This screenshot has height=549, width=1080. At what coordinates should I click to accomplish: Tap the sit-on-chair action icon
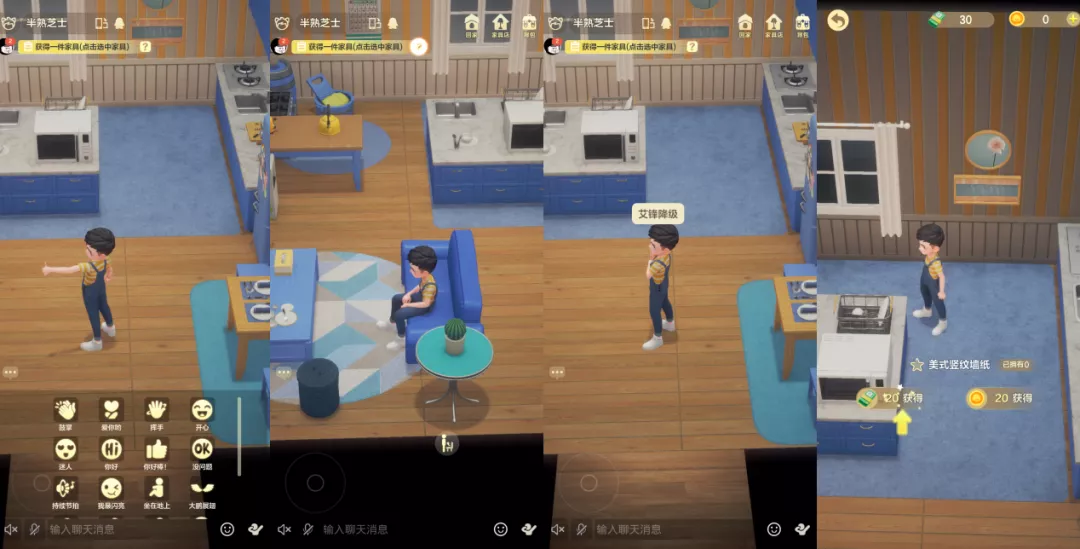pyautogui.click(x=447, y=444)
